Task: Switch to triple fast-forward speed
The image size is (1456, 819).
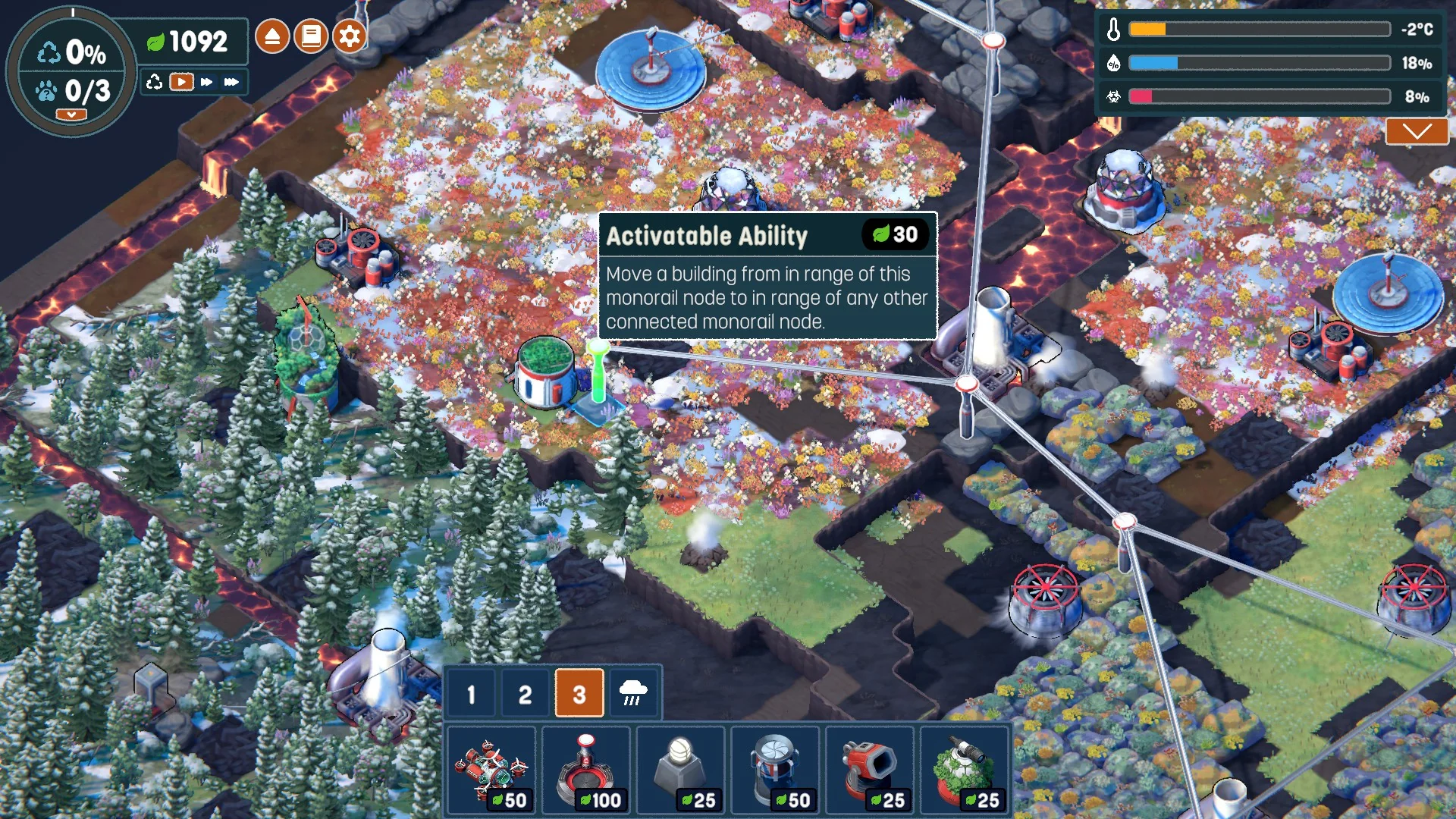Action: click(x=231, y=82)
